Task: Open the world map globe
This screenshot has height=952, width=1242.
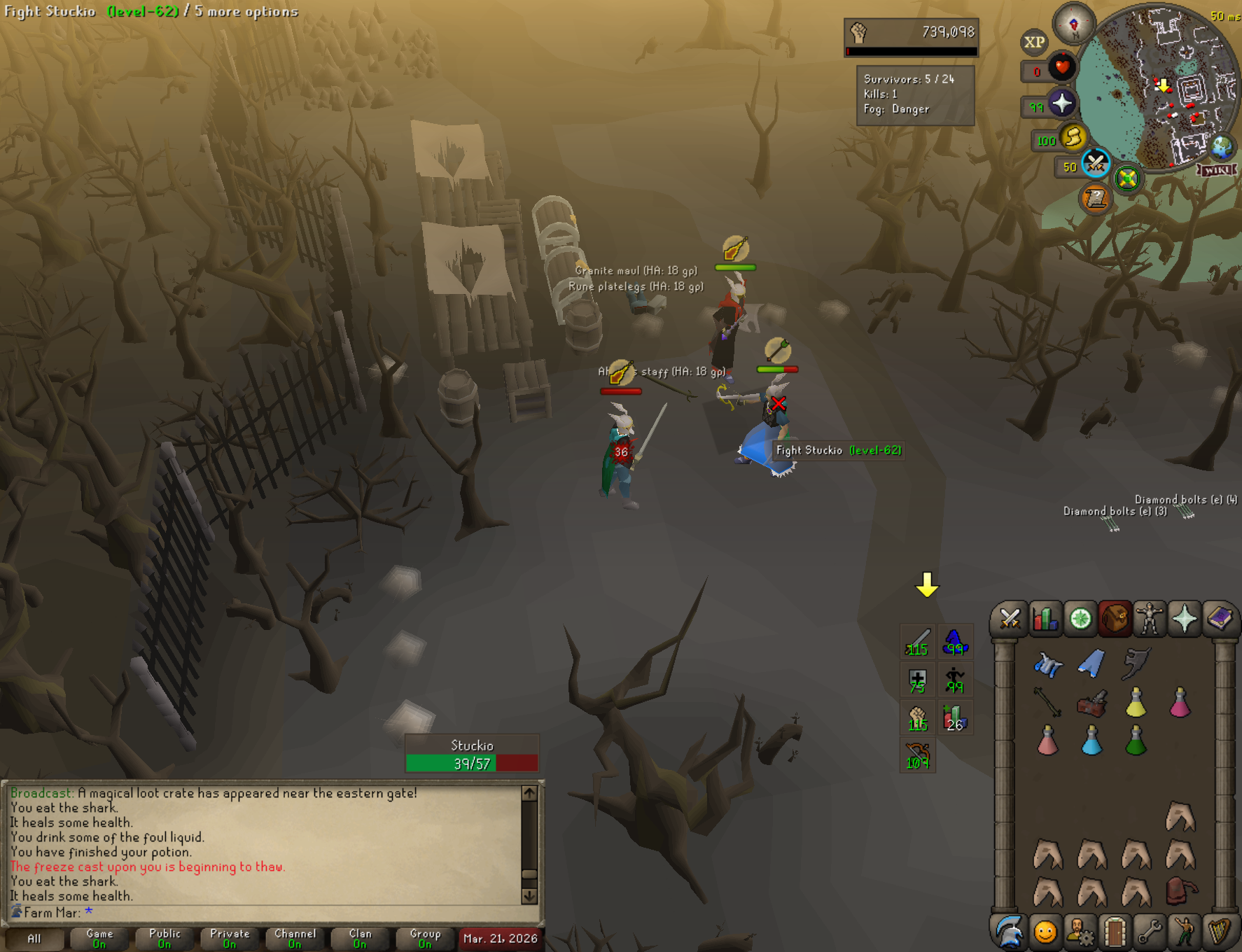Action: [x=1221, y=147]
